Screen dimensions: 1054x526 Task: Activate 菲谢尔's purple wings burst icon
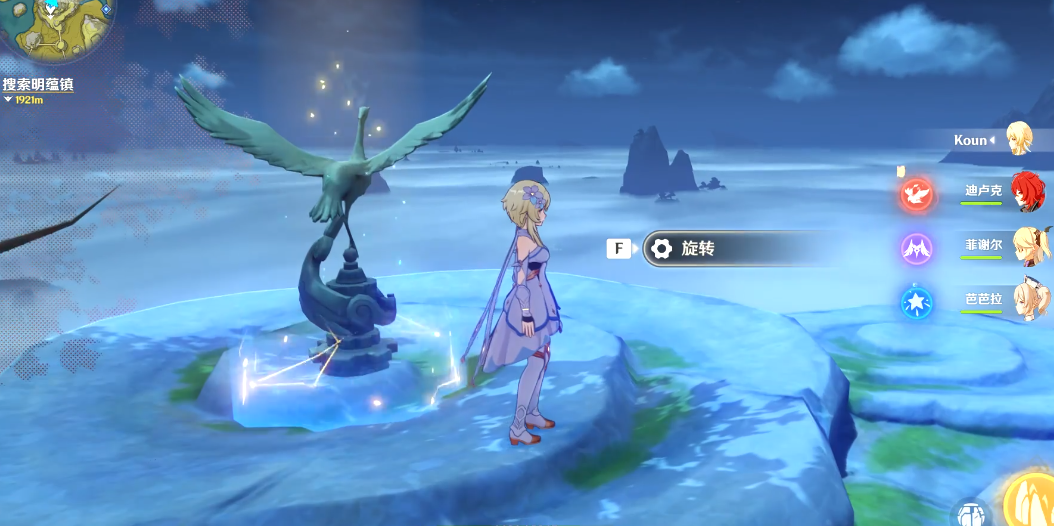tap(916, 247)
